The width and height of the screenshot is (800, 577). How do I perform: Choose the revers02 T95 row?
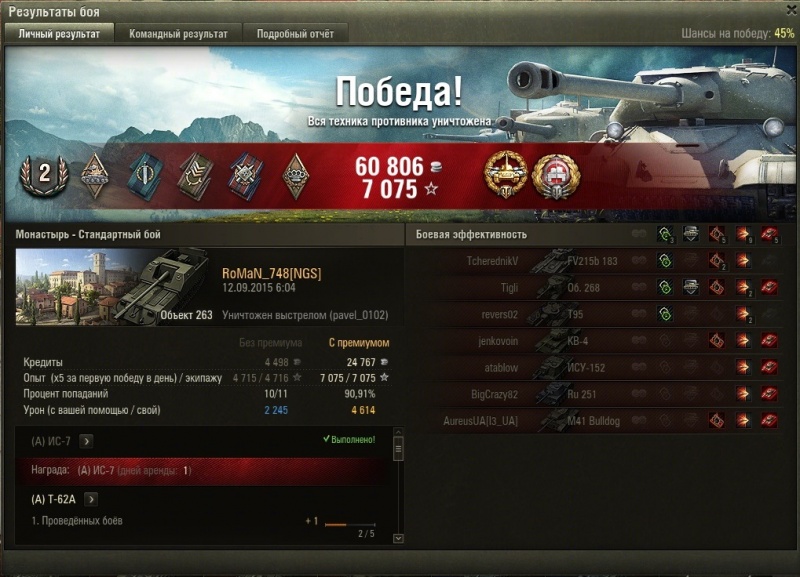coord(602,315)
